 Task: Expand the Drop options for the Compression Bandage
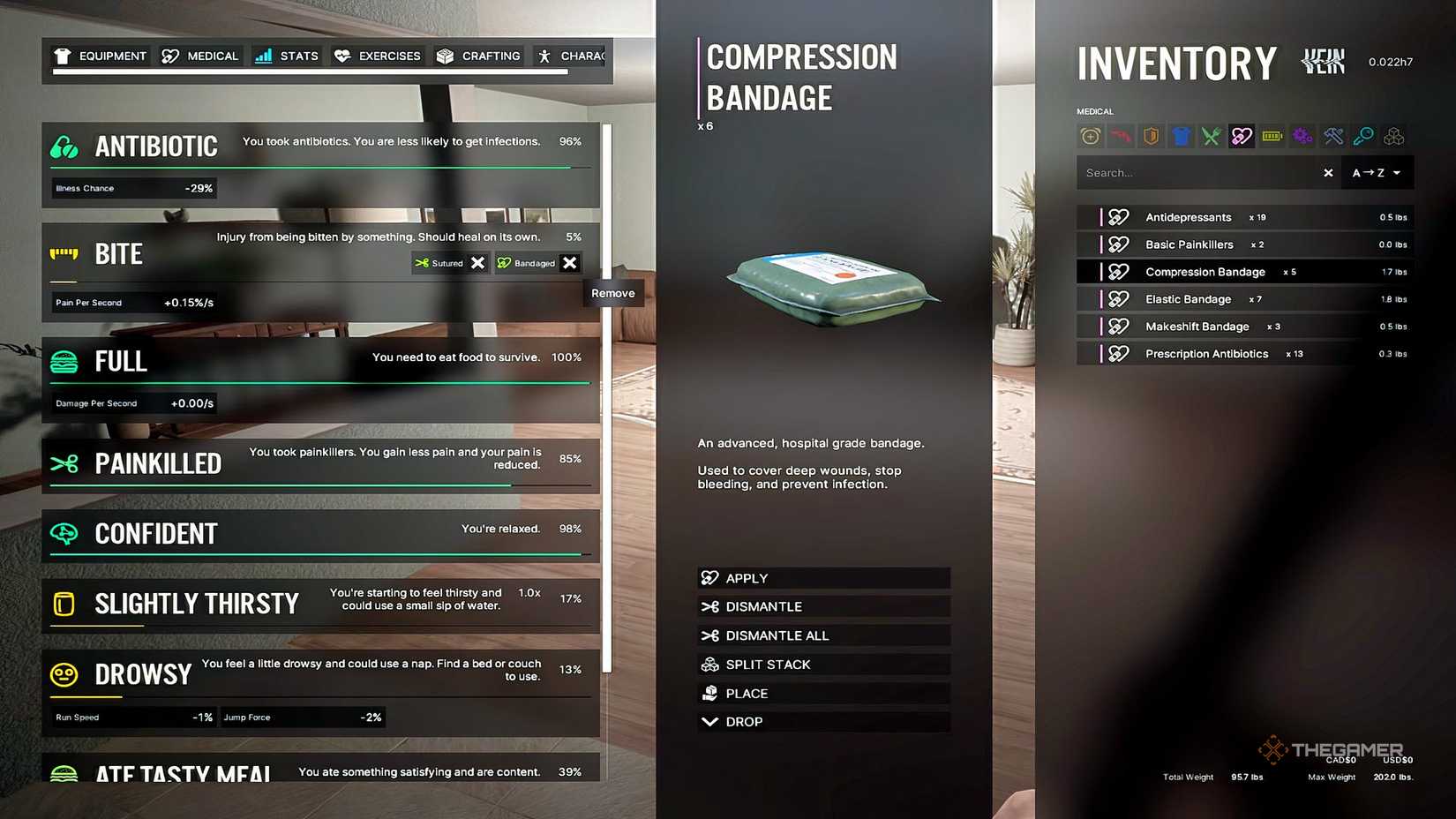pyautogui.click(x=822, y=721)
